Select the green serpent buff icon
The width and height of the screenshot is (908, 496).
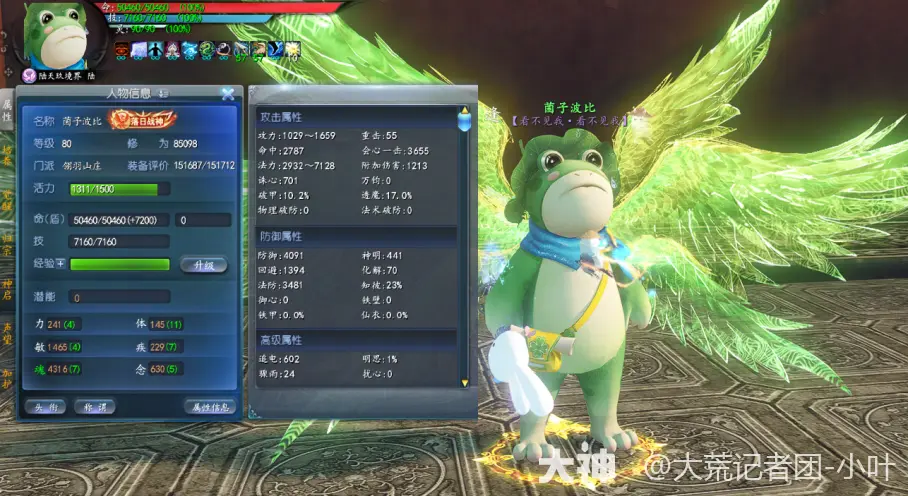pyautogui.click(x=207, y=48)
